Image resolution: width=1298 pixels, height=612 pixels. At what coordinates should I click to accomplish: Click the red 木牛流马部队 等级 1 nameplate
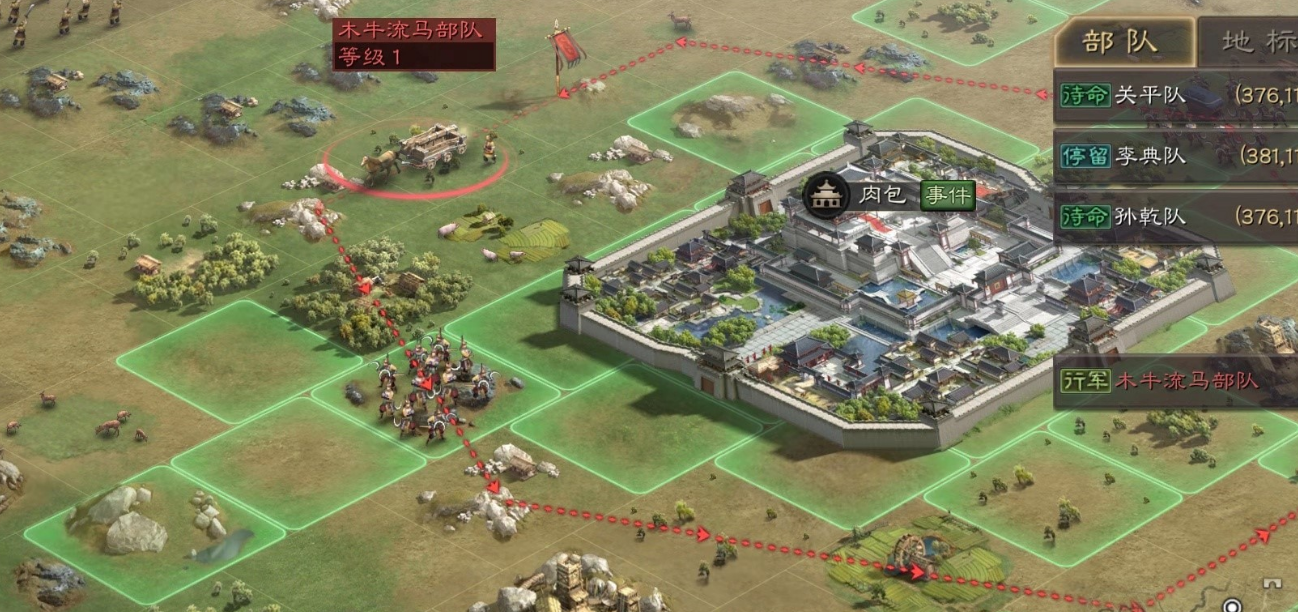[413, 42]
